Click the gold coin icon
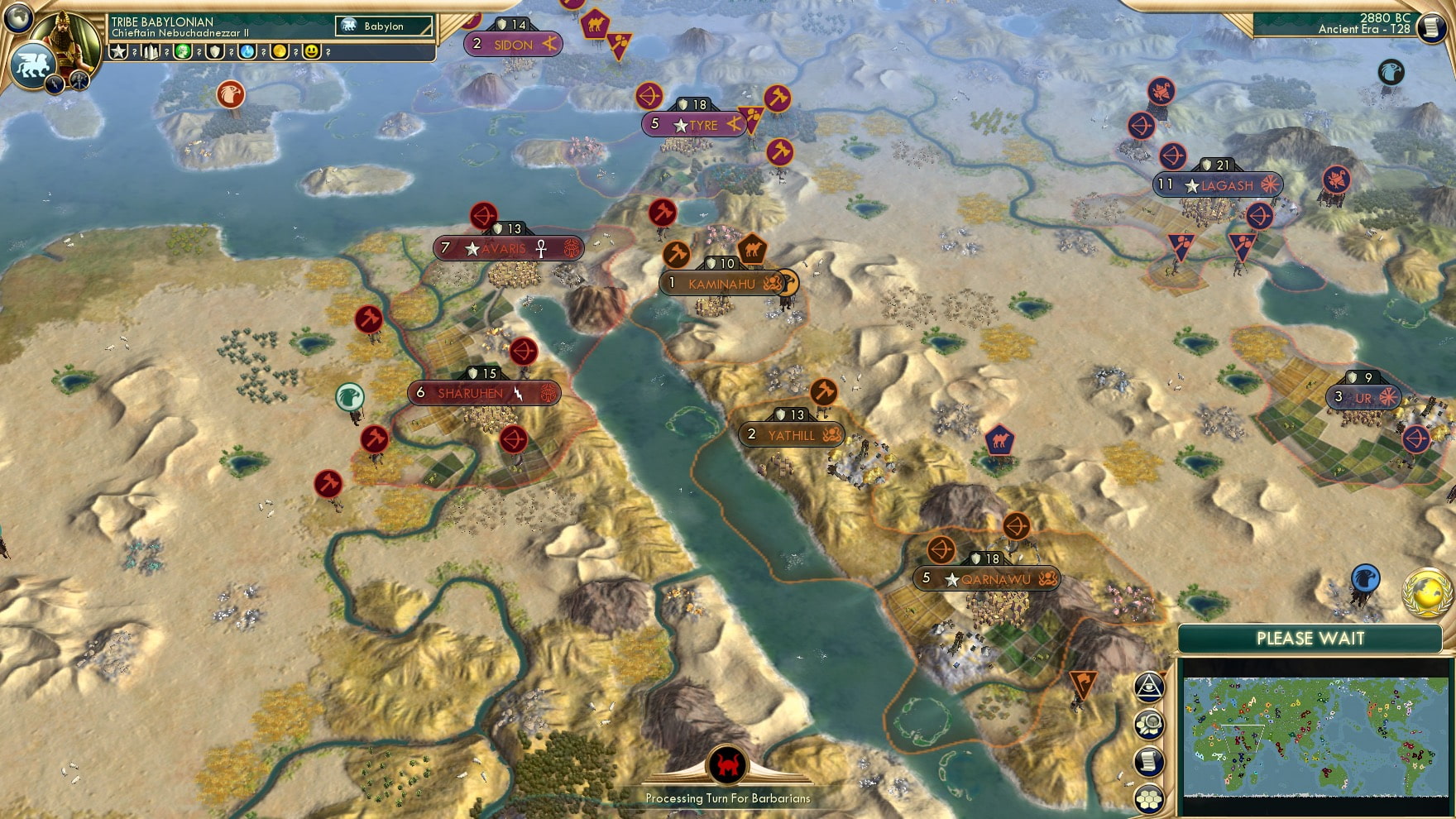This screenshot has width=1456, height=819. point(280,52)
